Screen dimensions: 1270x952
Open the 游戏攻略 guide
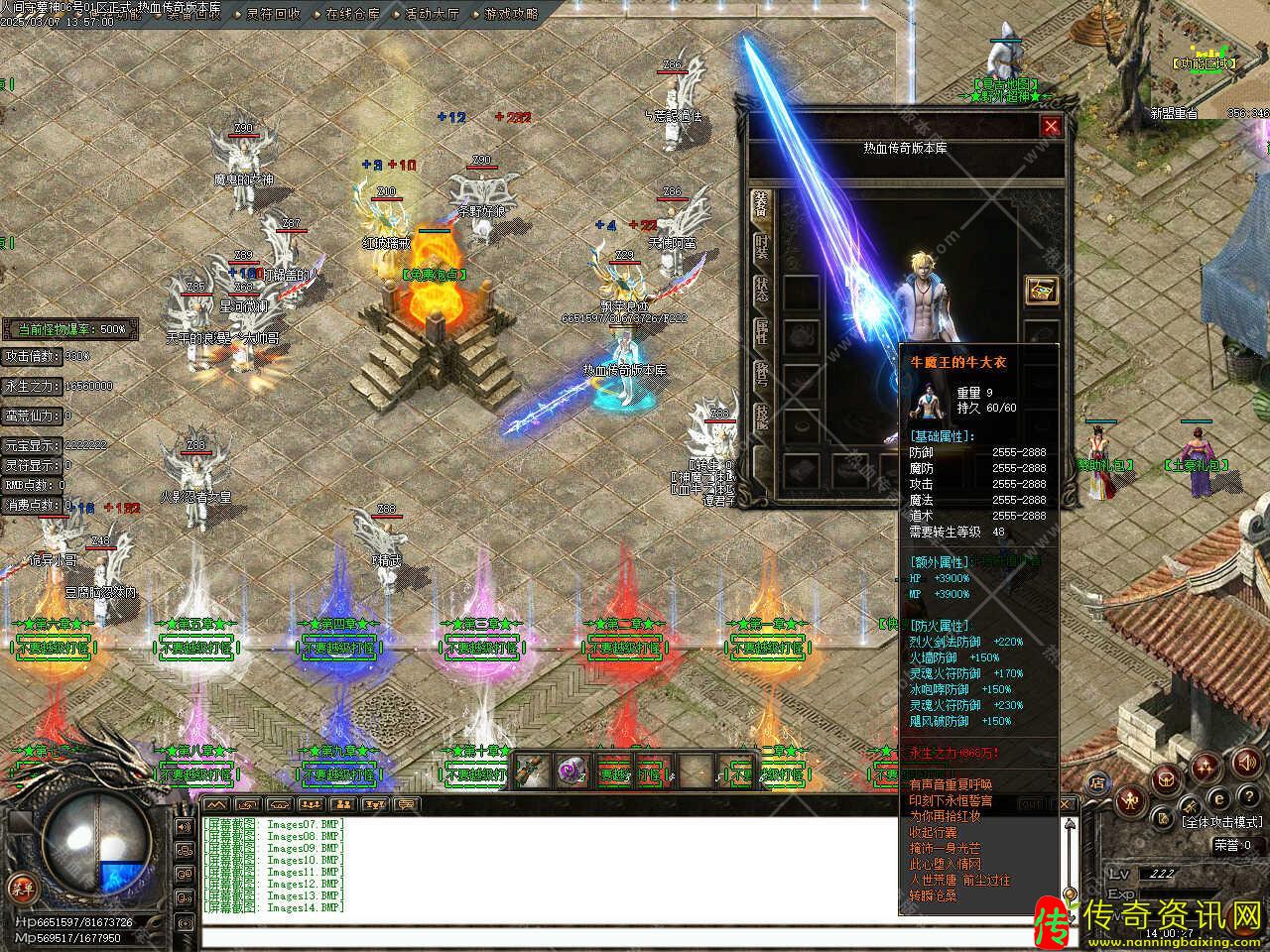click(x=512, y=14)
